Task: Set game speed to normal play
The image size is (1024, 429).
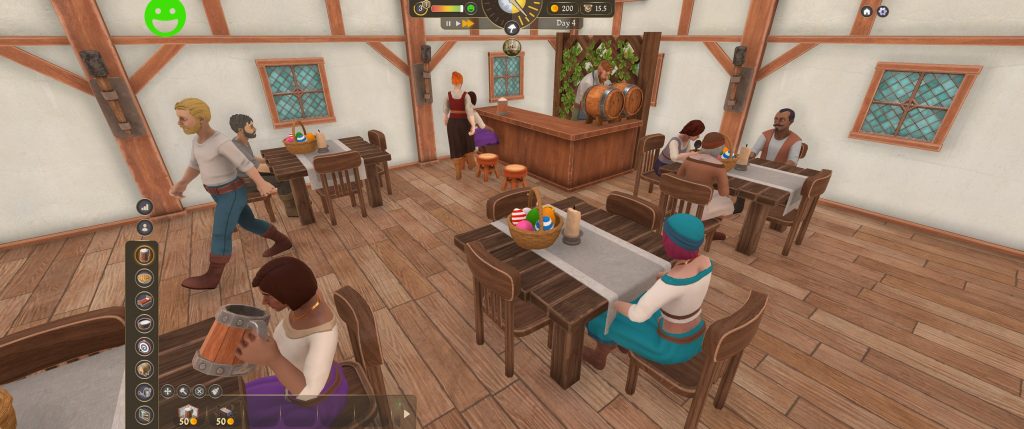Action: (458, 23)
